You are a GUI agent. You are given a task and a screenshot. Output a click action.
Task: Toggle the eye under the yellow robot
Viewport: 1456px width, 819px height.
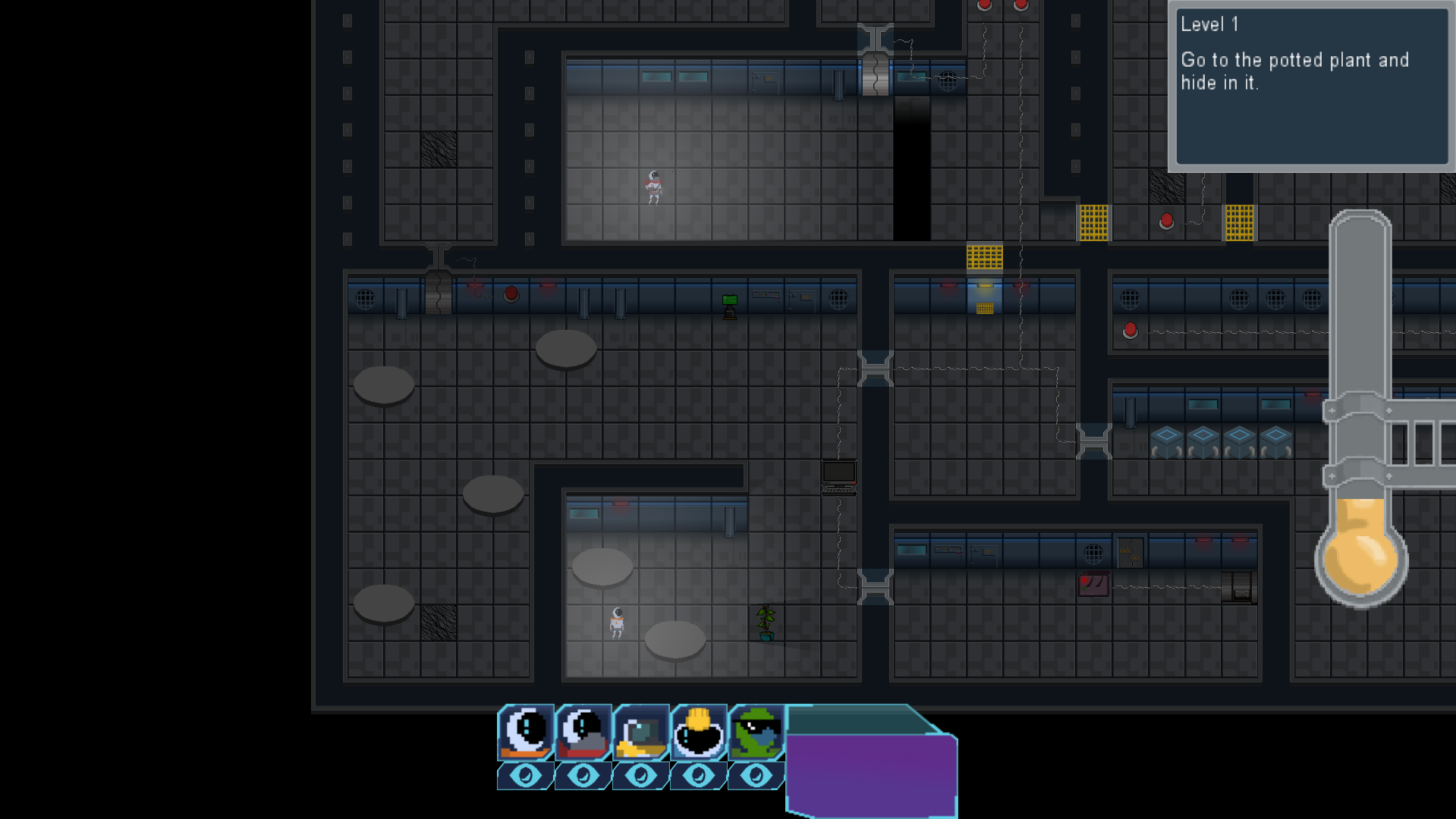coord(641,776)
